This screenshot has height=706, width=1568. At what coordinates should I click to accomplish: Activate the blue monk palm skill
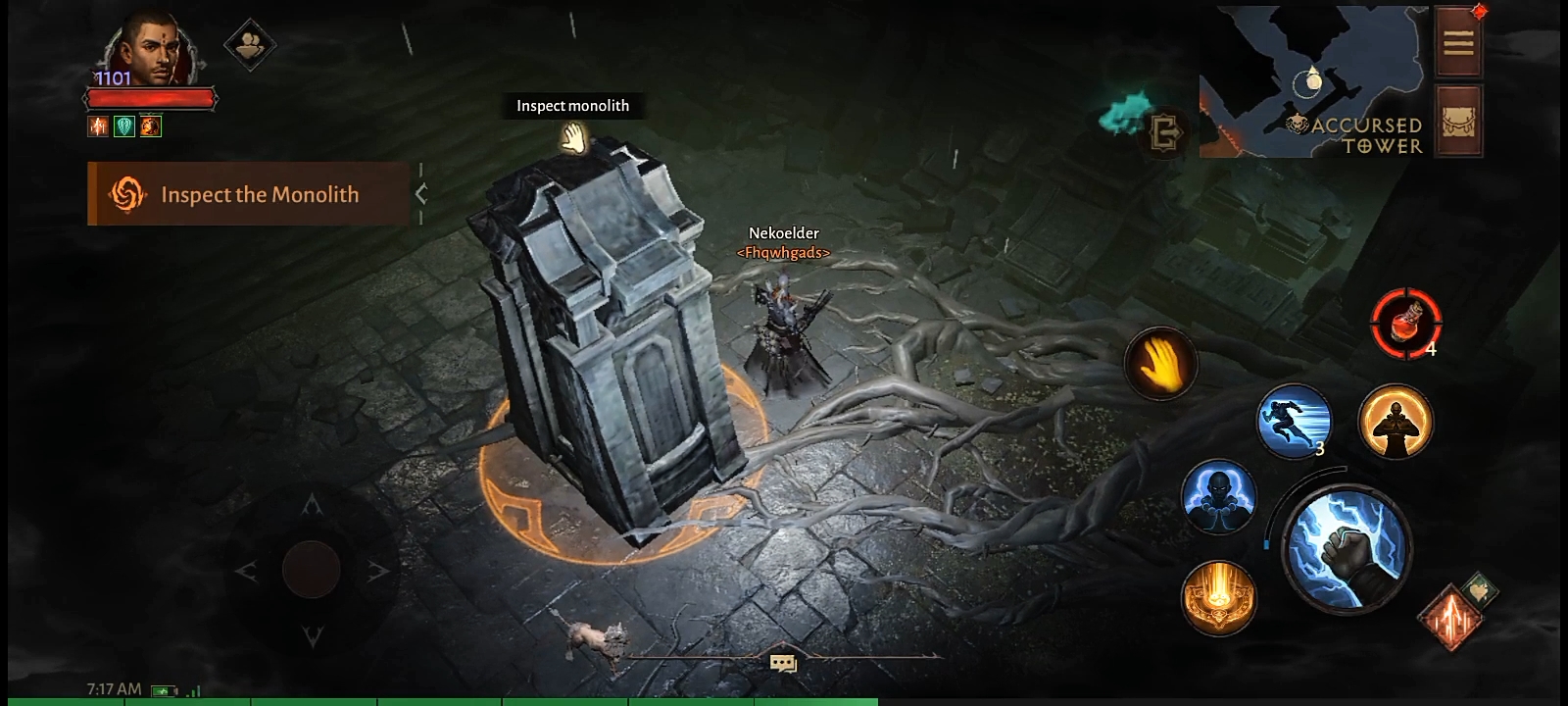tap(1218, 496)
